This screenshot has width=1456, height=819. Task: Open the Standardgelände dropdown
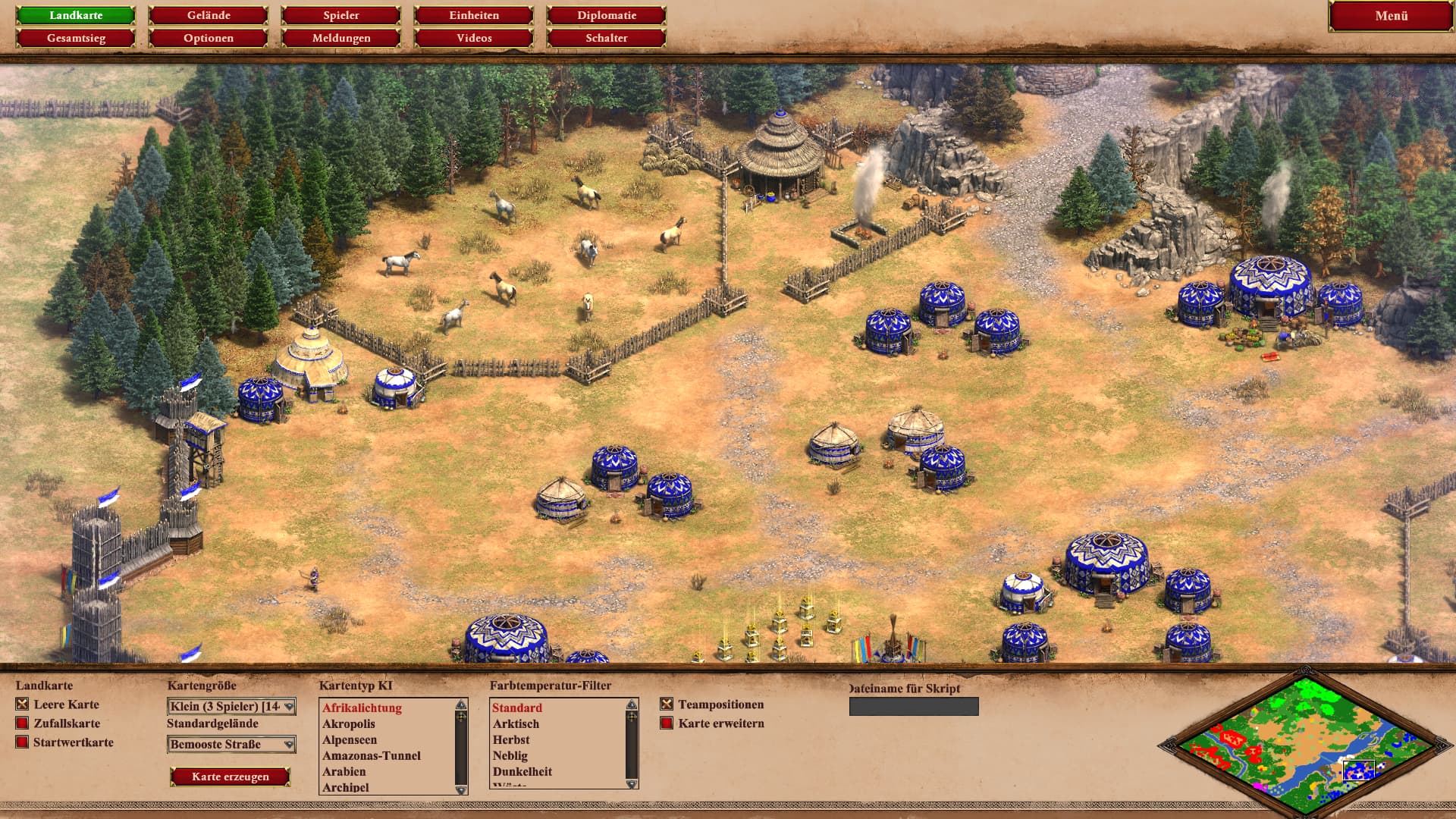[231, 745]
